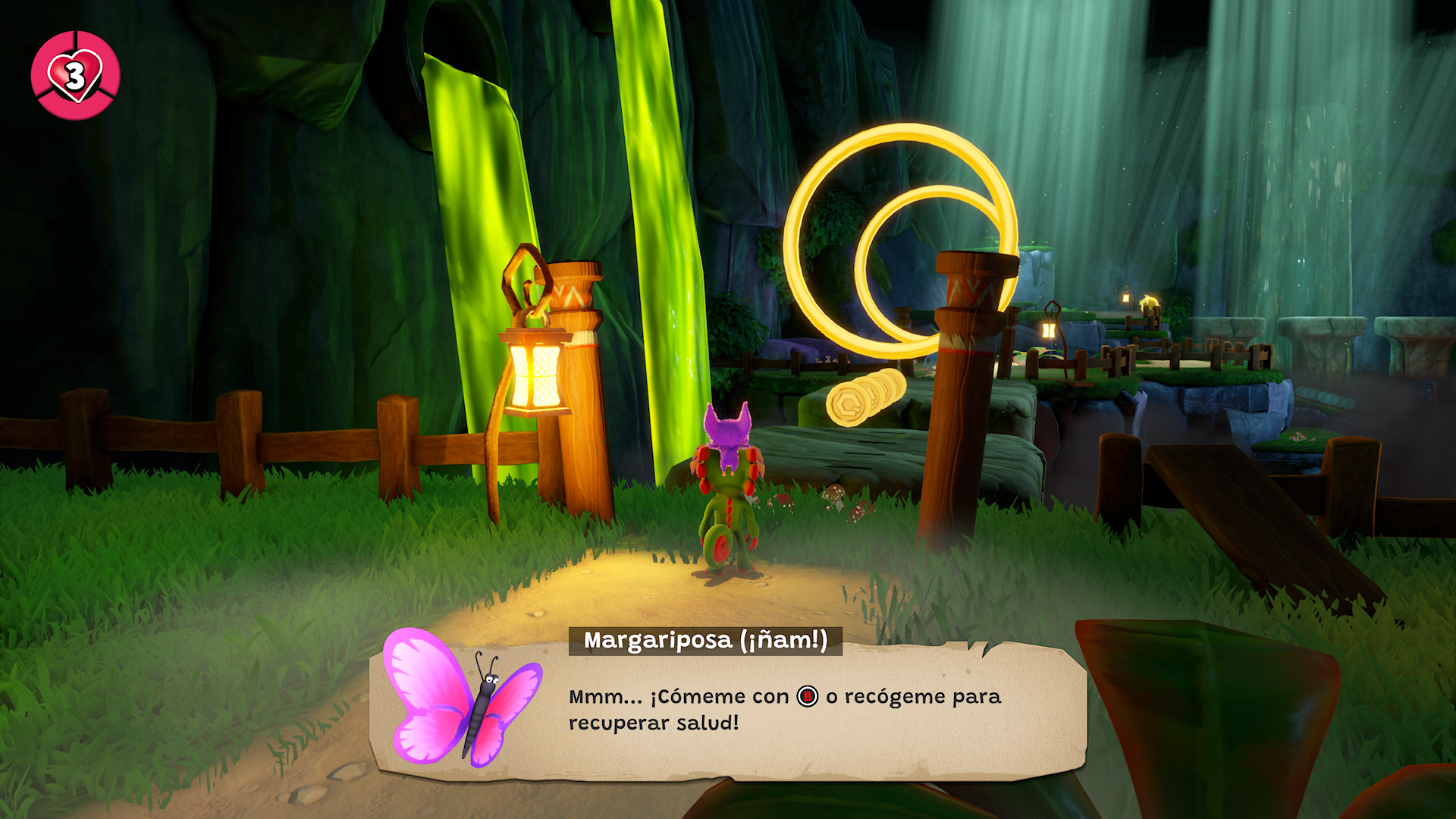Select the B button prompt in dialogue

pos(806,695)
